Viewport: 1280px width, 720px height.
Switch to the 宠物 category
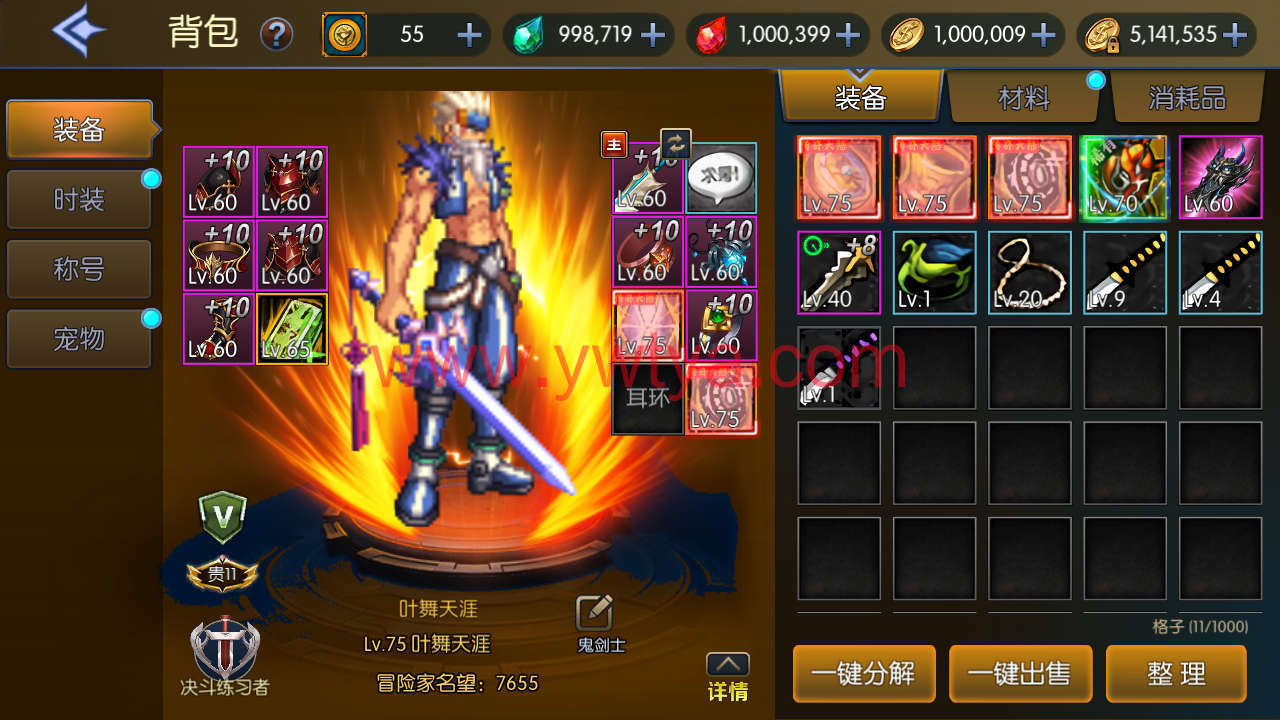79,339
